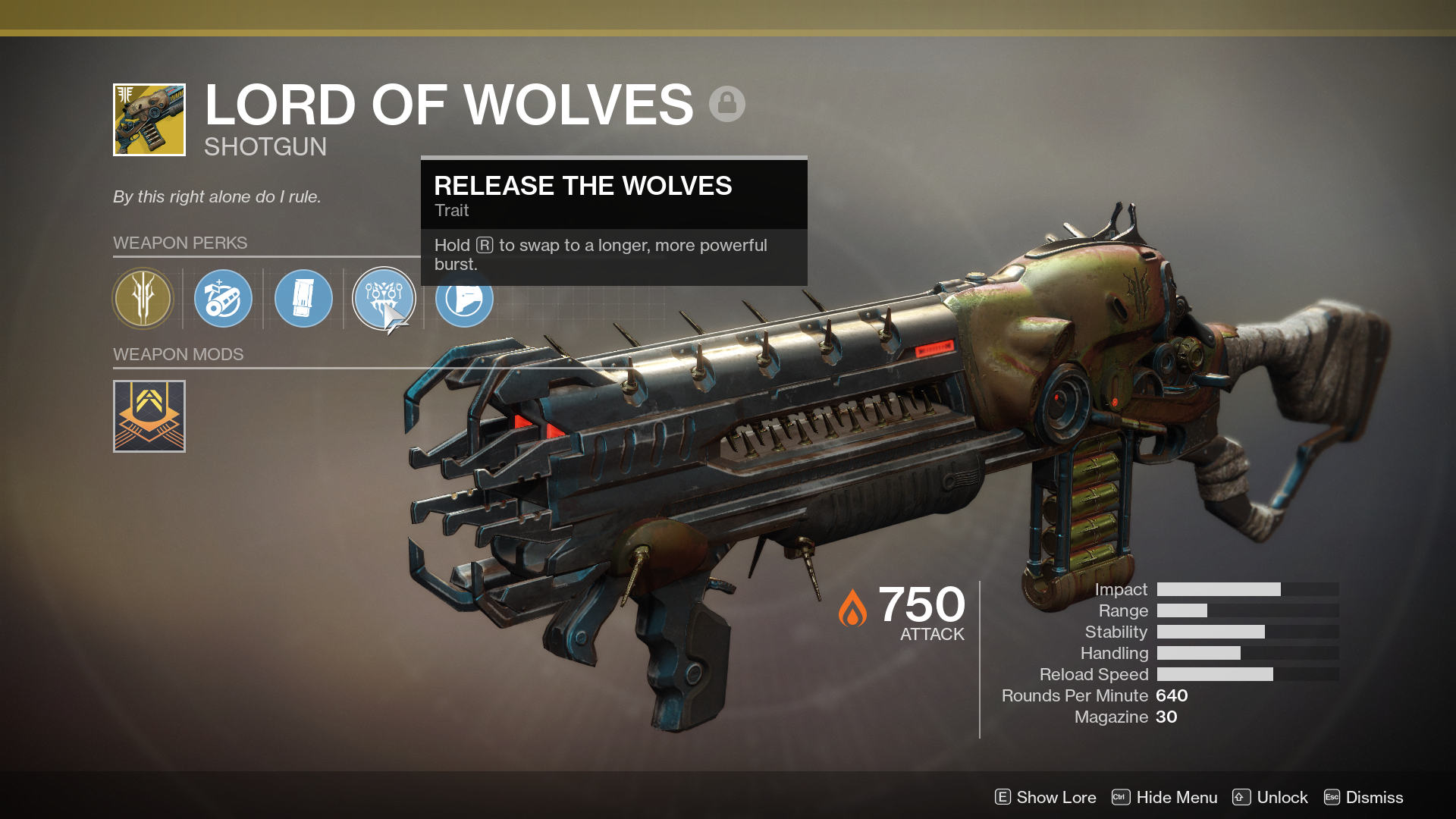Image resolution: width=1456 pixels, height=819 pixels.
Task: Toggle the lock icon beside Lord of Wolves
Action: coord(728,103)
